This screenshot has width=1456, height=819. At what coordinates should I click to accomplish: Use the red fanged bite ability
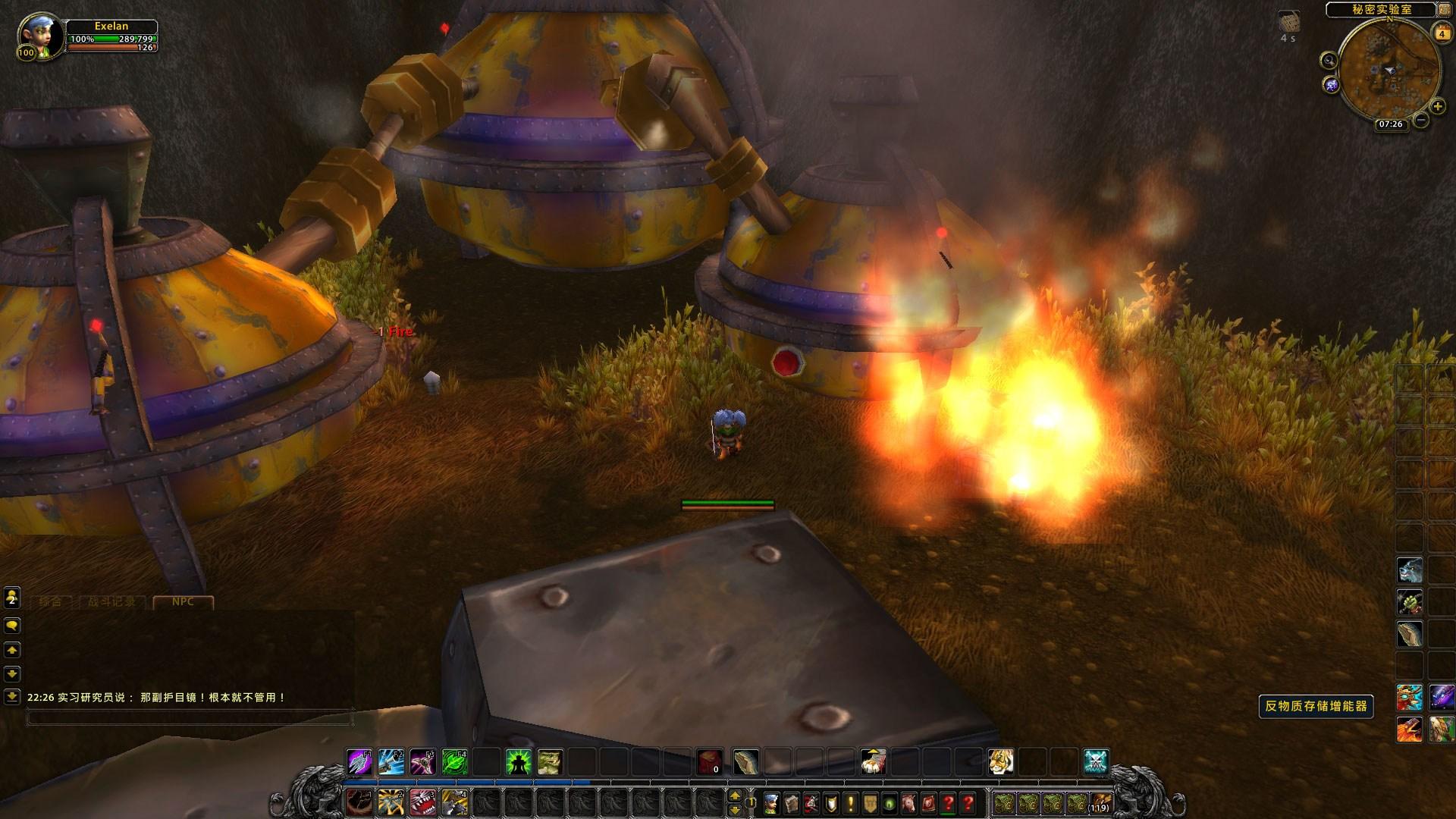pyautogui.click(x=422, y=802)
